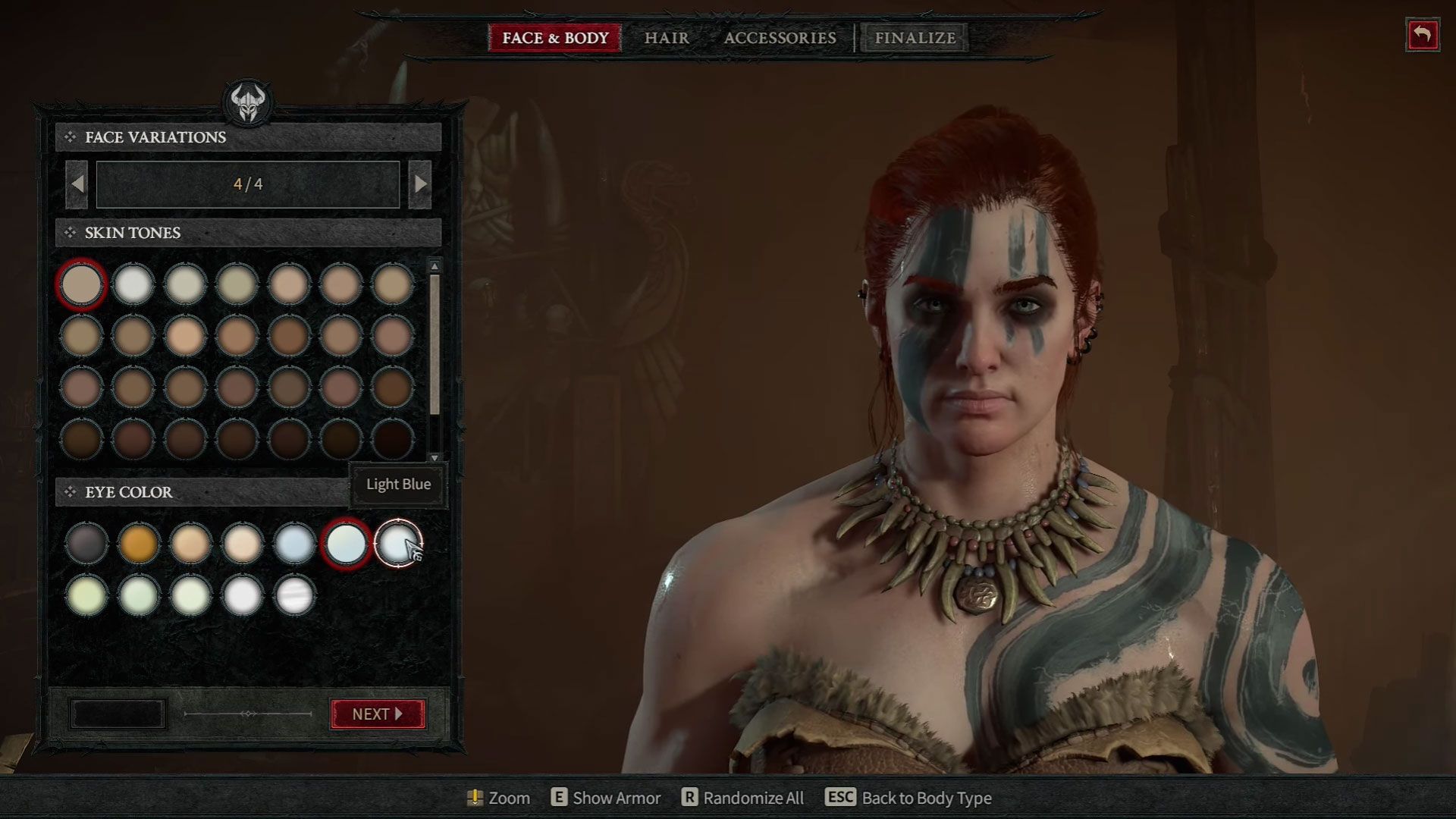The image size is (1456, 819).
Task: Pick the darkest skin tone swatch
Action: tap(393, 439)
